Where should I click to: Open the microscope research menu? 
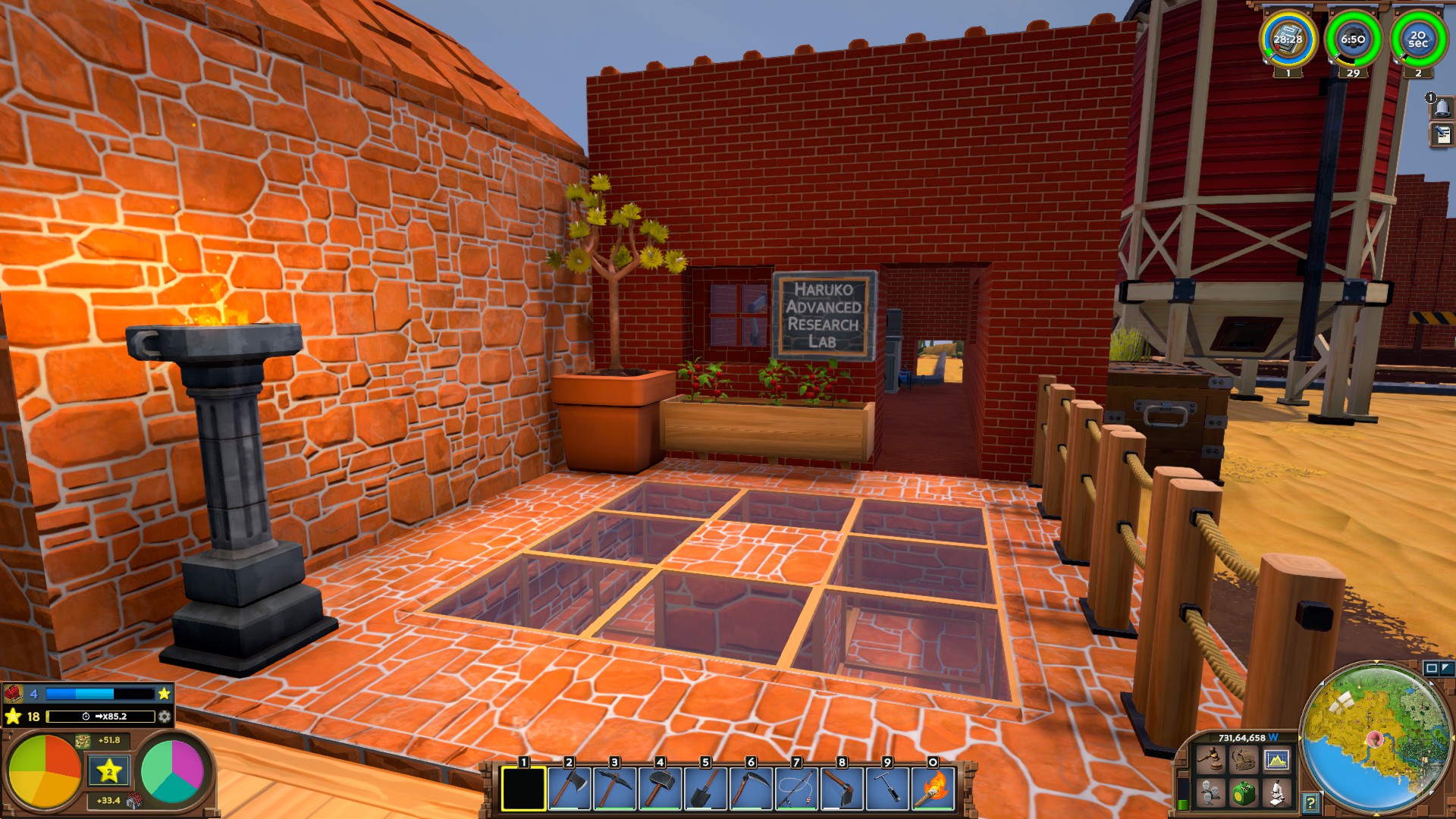(1276, 793)
